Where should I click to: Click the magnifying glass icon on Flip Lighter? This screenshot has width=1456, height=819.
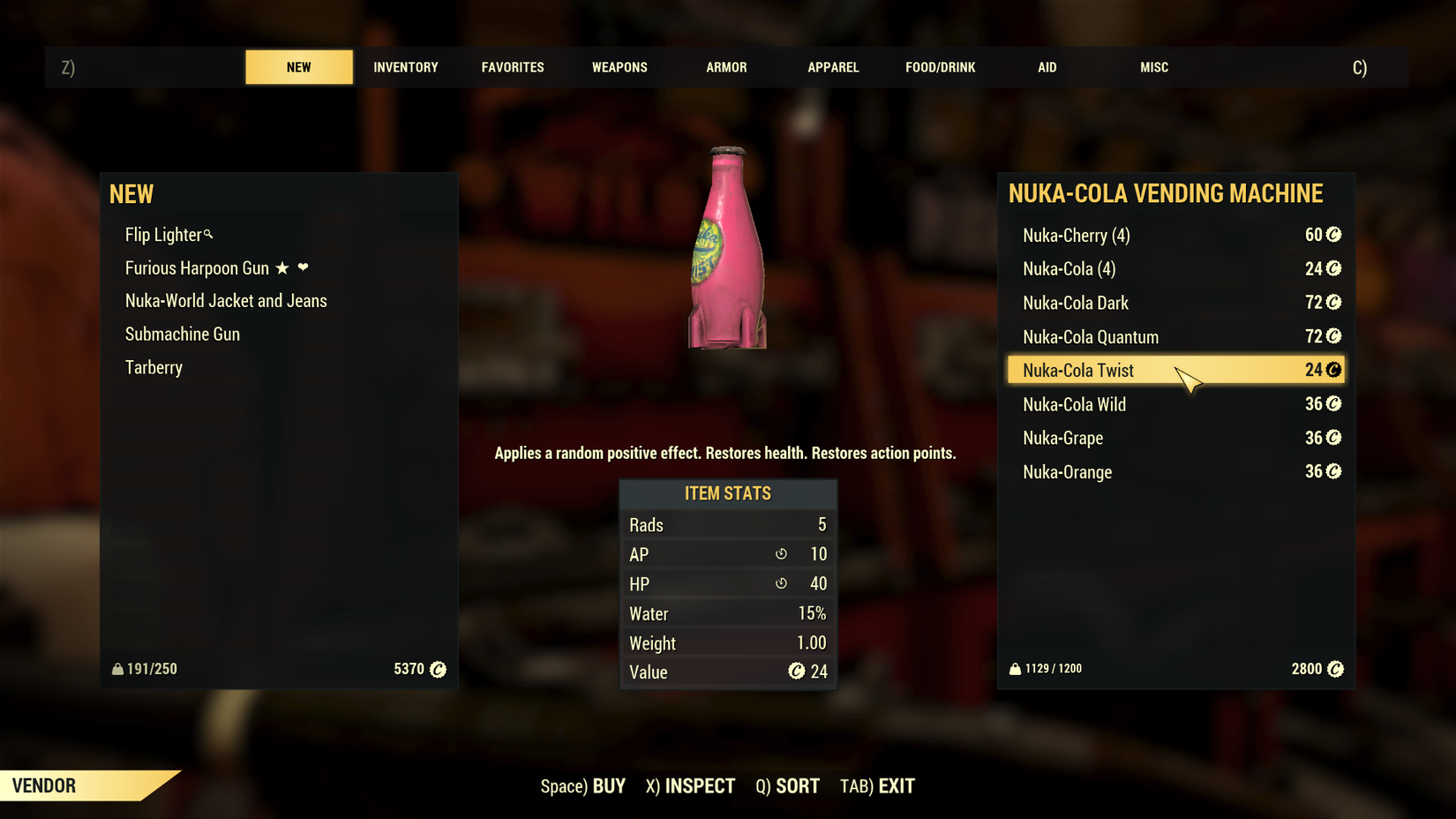(x=208, y=234)
